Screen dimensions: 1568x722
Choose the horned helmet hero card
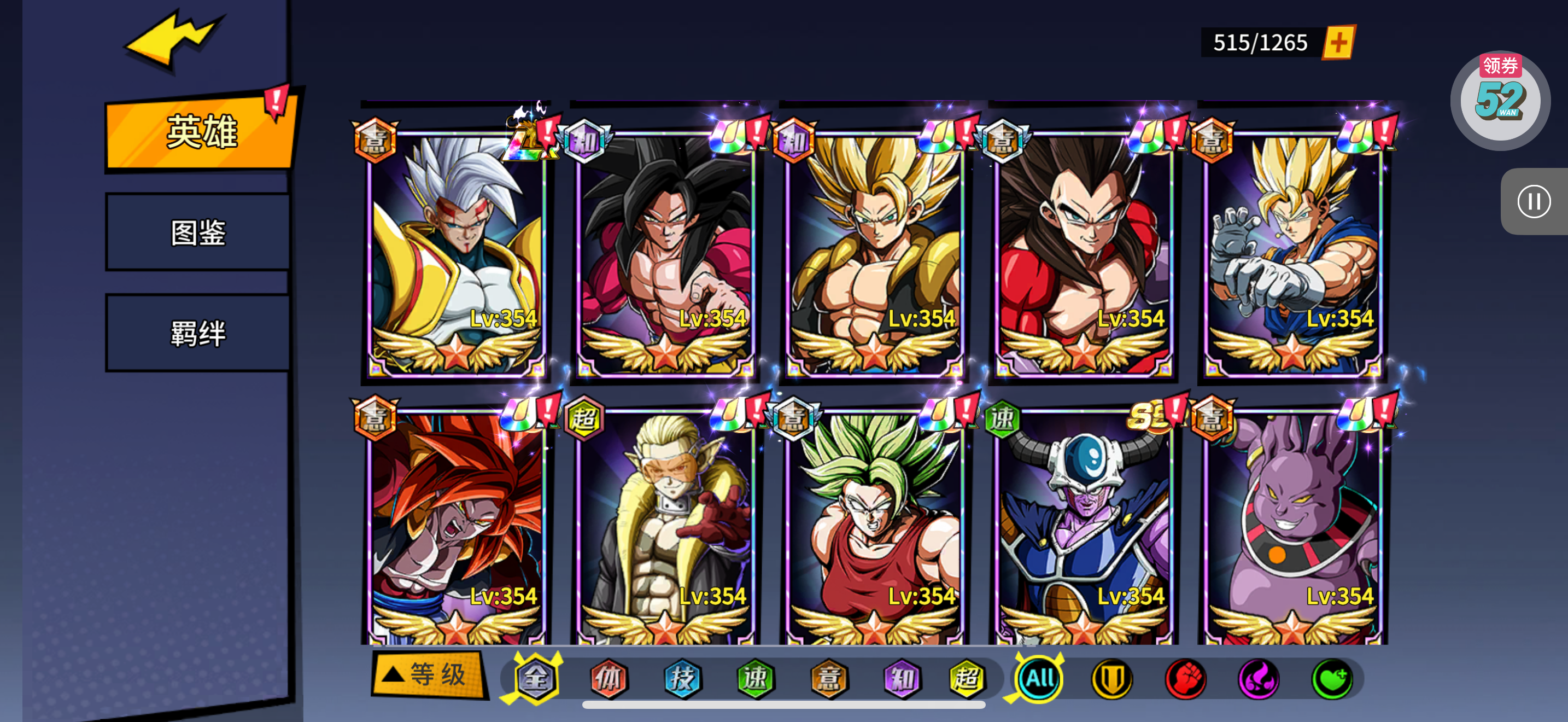pos(1084,527)
